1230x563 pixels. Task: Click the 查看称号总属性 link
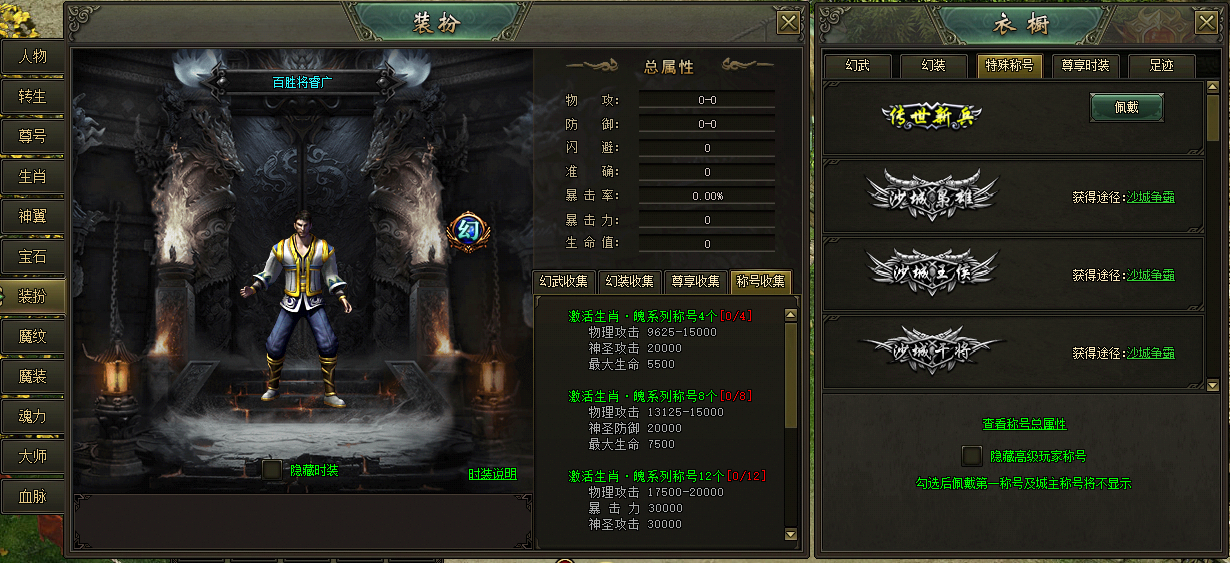(x=1024, y=424)
